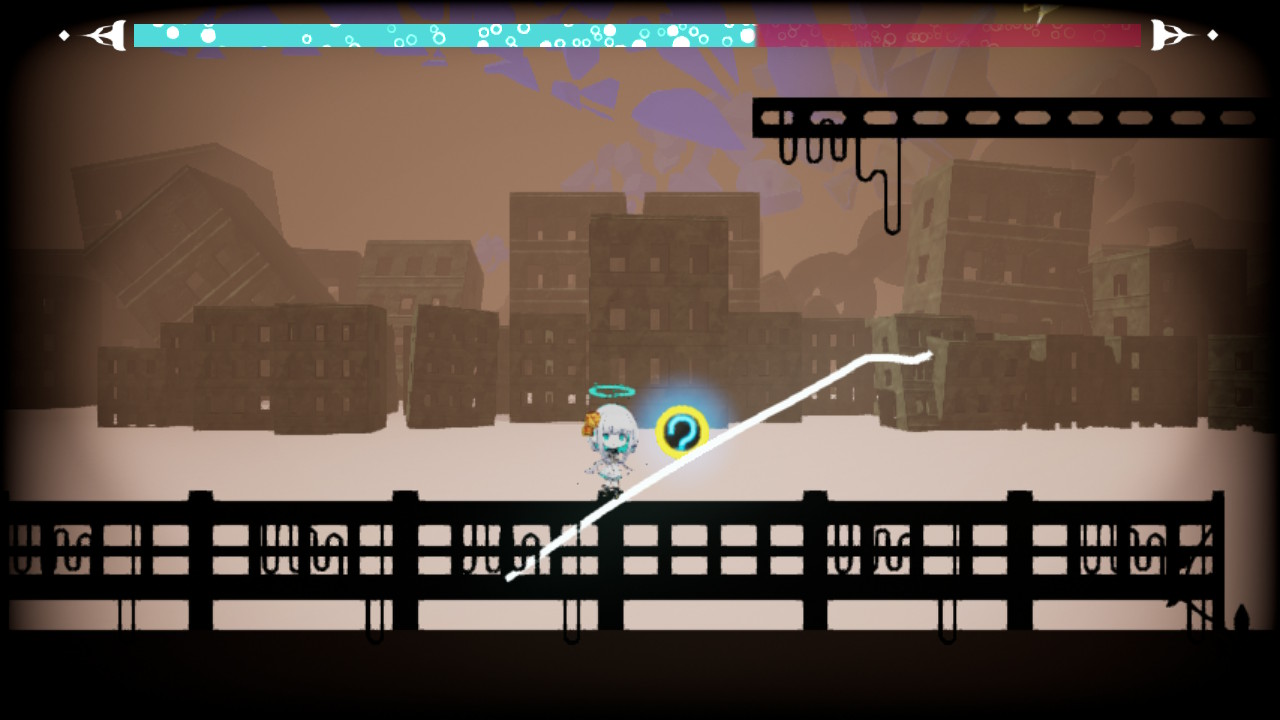The height and width of the screenshot is (720, 1280).
Task: Click the orange flower ornament in her hair
Action: (589, 423)
